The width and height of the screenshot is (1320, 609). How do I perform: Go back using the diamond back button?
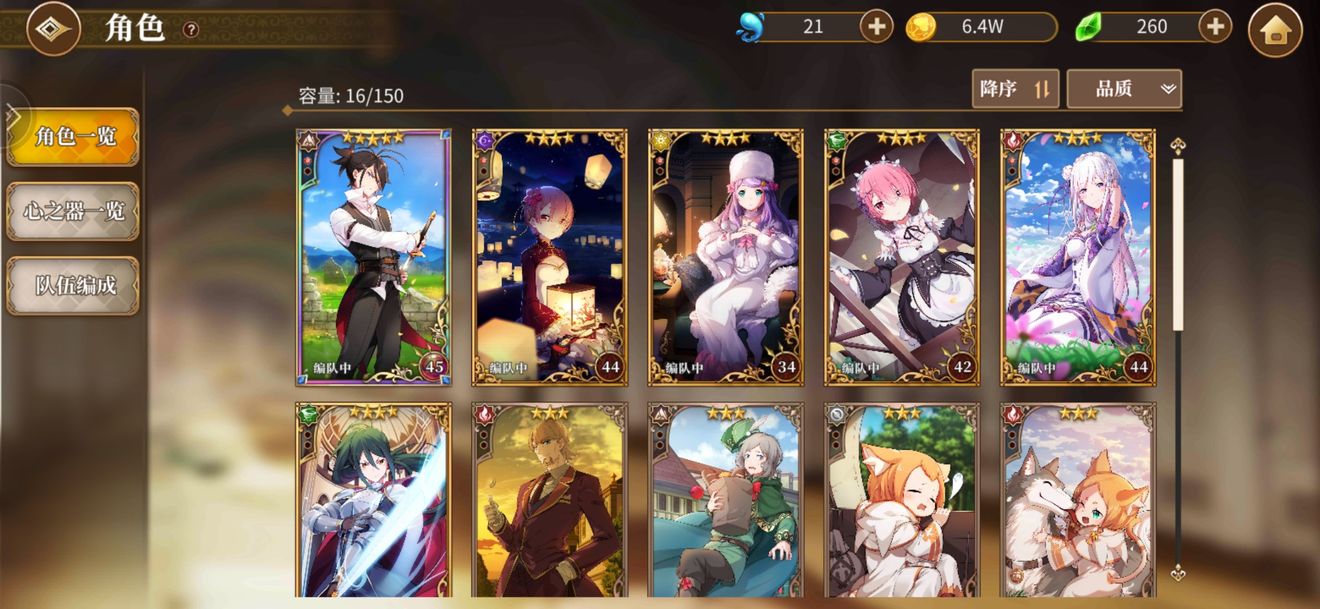tap(53, 29)
